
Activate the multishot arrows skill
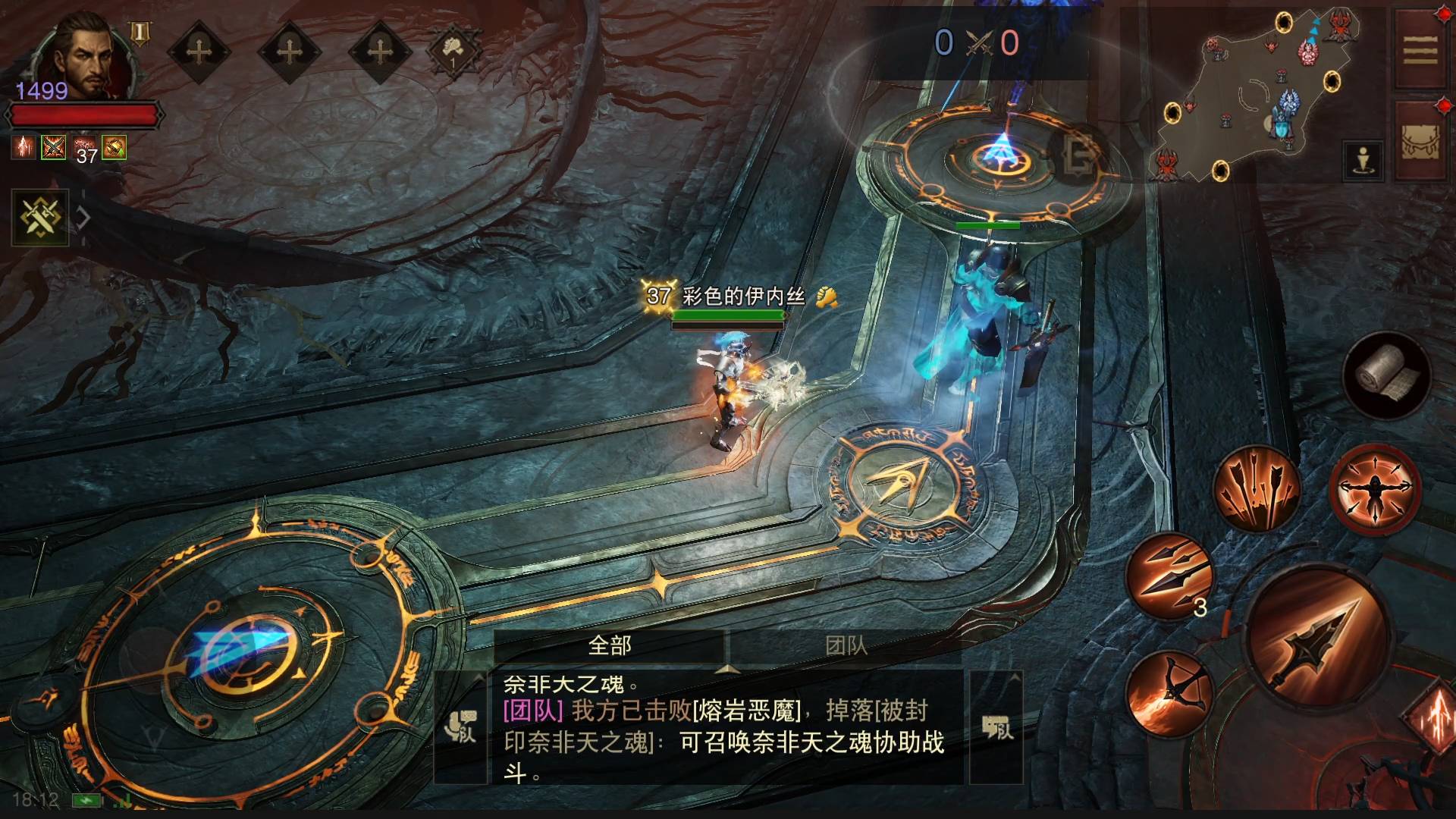pos(1256,488)
